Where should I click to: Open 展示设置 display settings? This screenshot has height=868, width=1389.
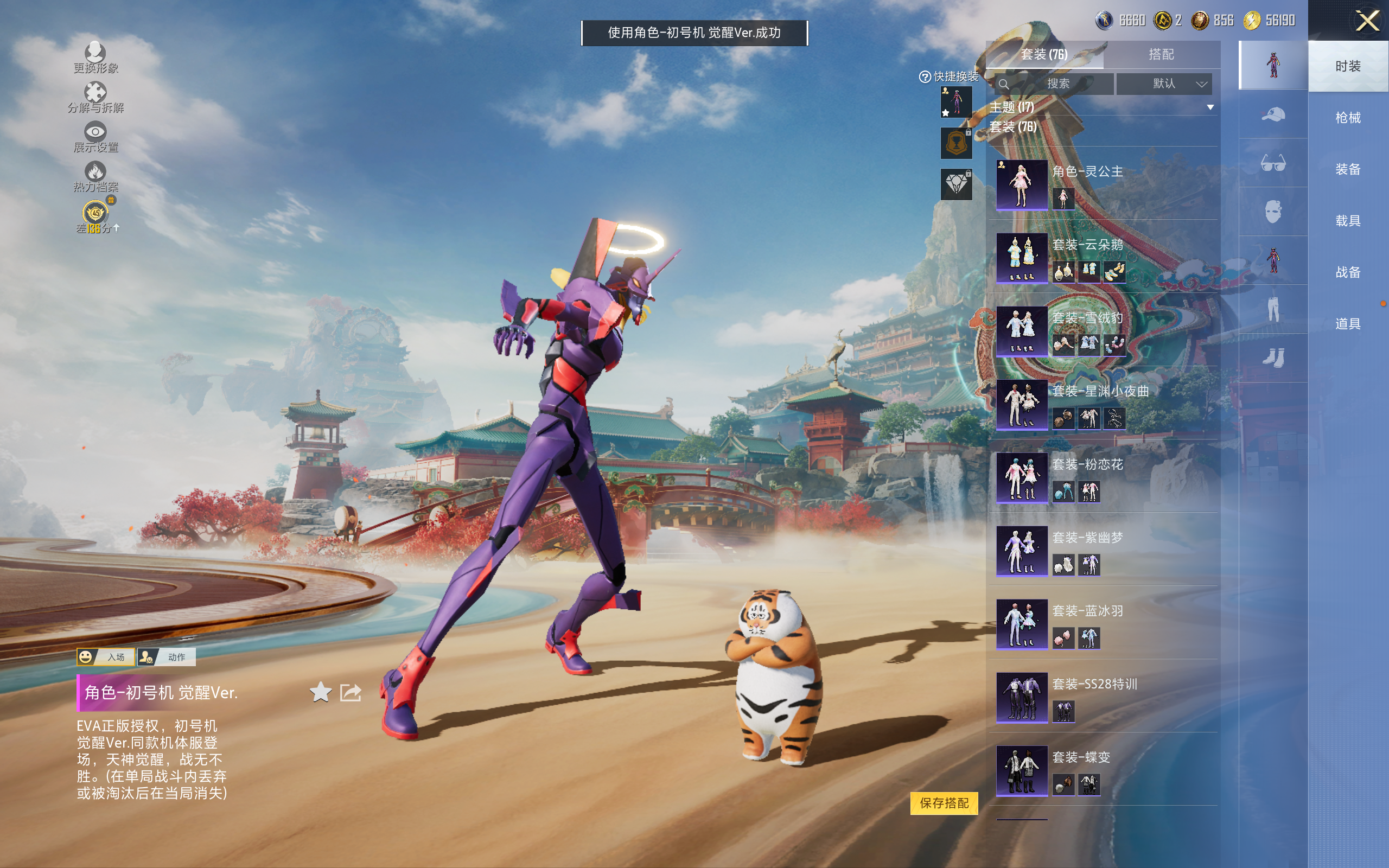[95, 137]
